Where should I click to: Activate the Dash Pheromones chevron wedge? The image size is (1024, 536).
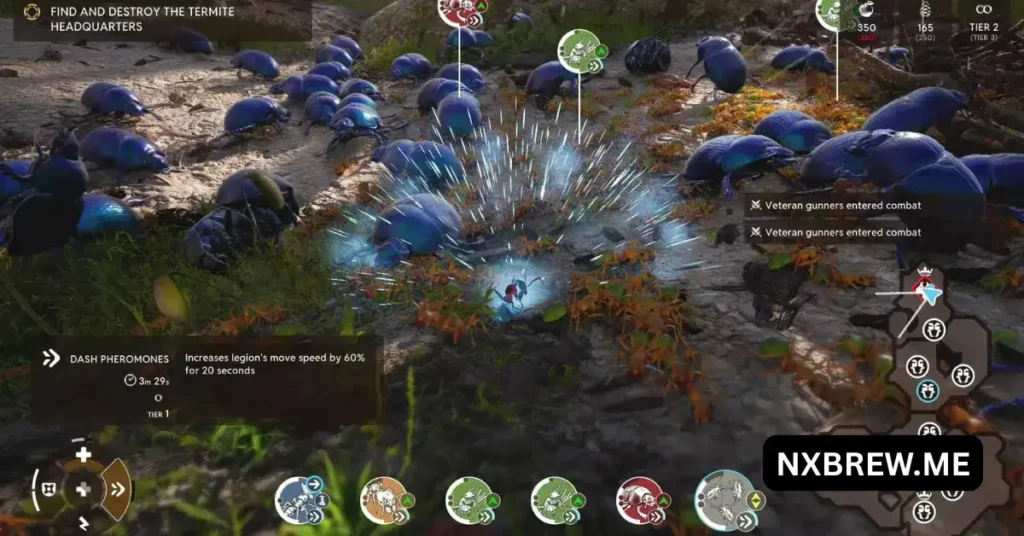coord(117,489)
